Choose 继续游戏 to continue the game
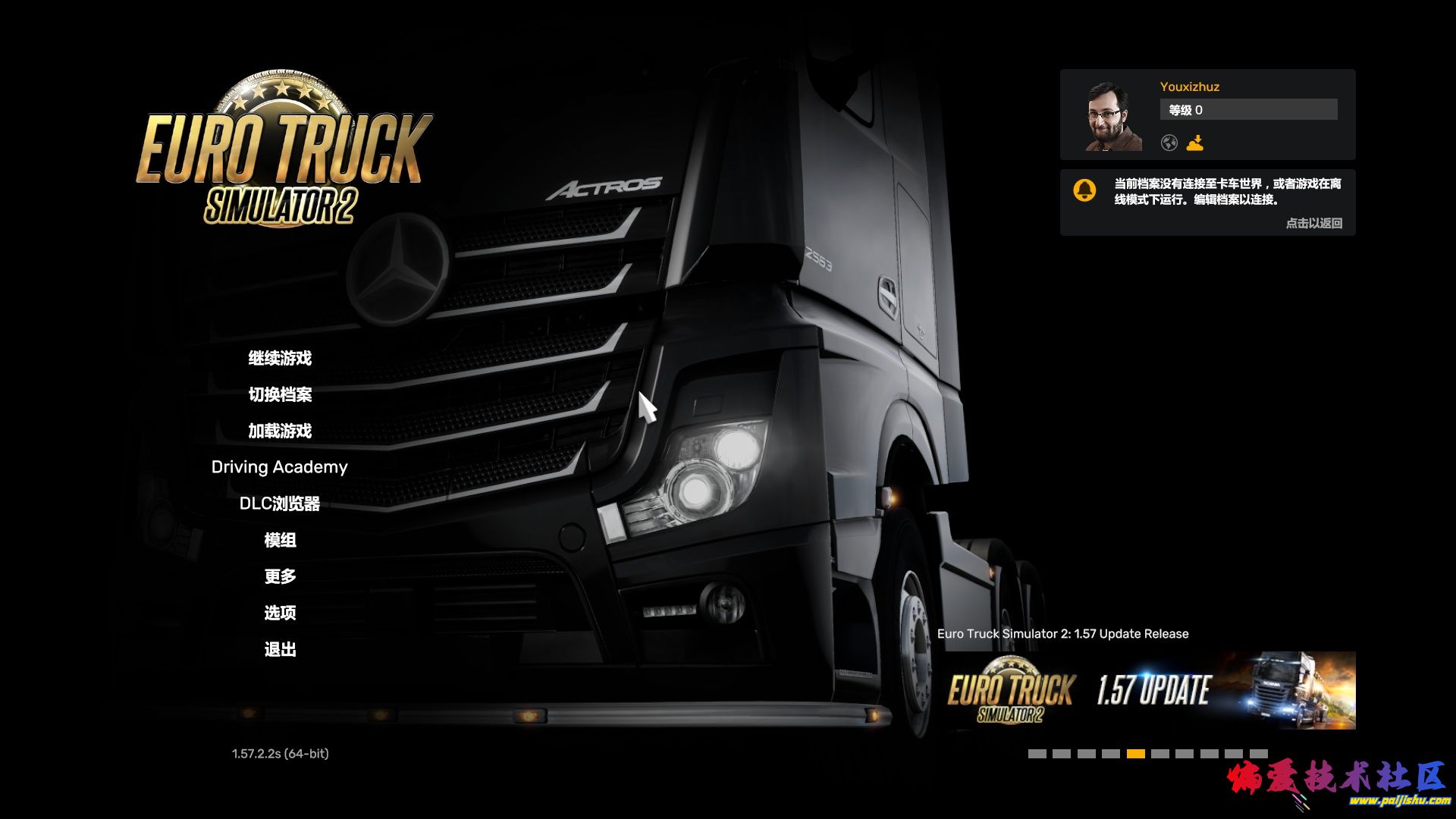1456x819 pixels. 280,358
